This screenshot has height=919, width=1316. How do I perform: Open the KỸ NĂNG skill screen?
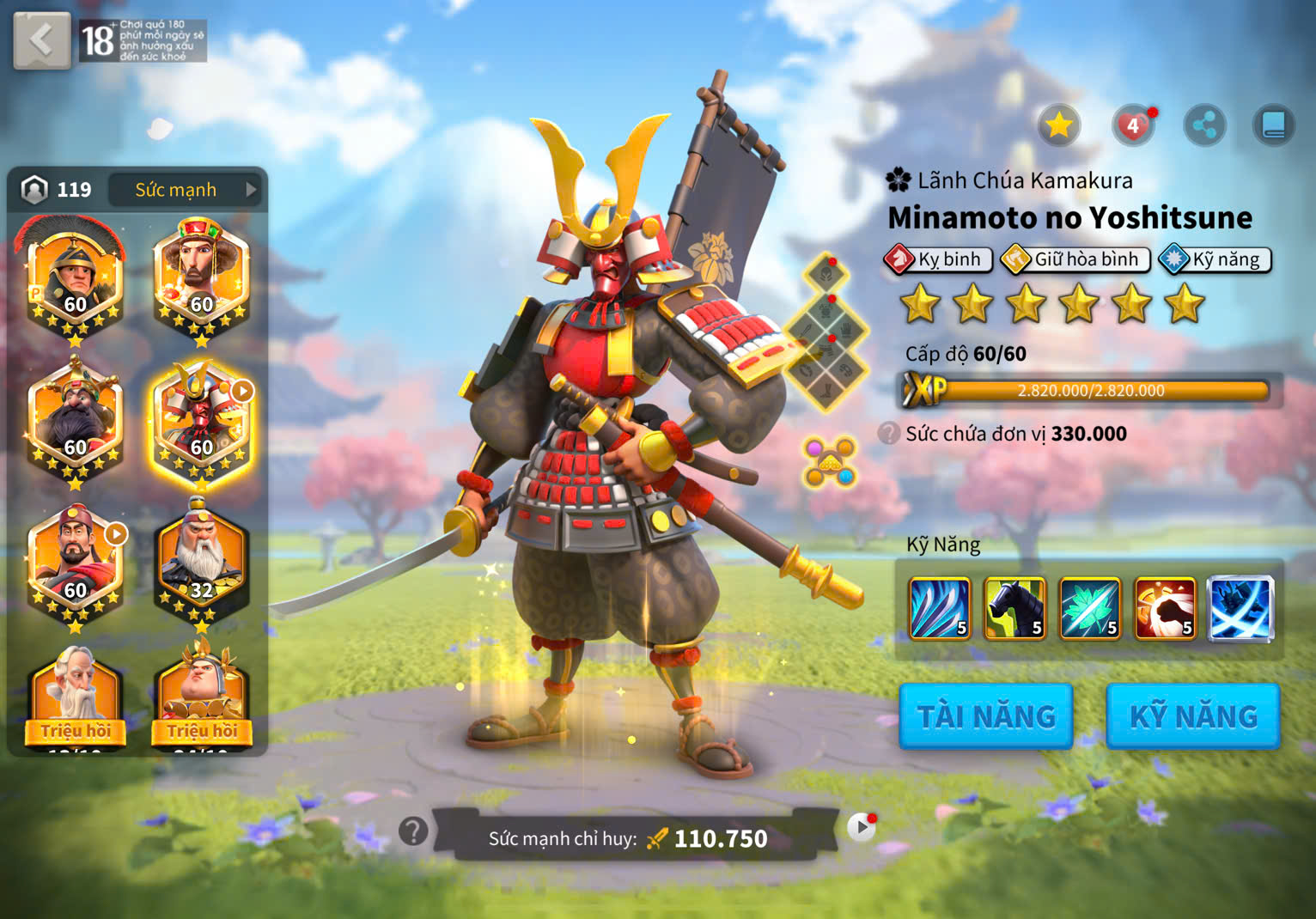click(1192, 716)
